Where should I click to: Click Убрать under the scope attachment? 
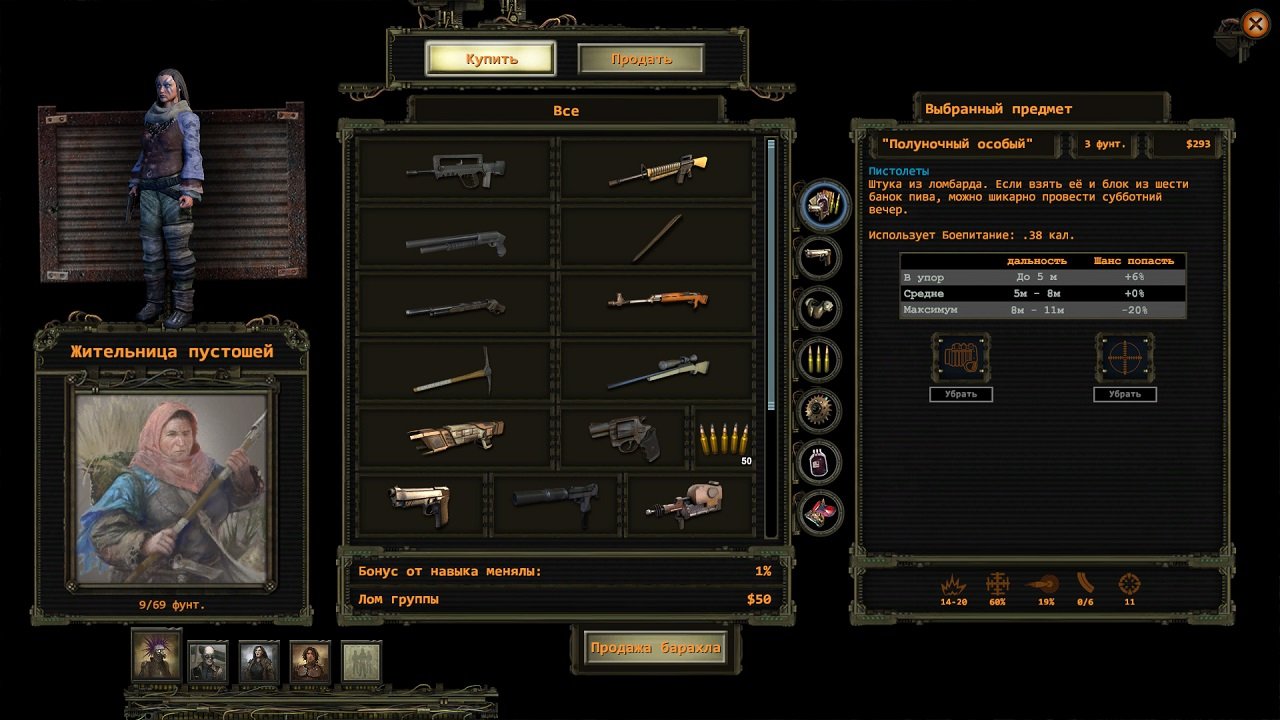point(1126,394)
